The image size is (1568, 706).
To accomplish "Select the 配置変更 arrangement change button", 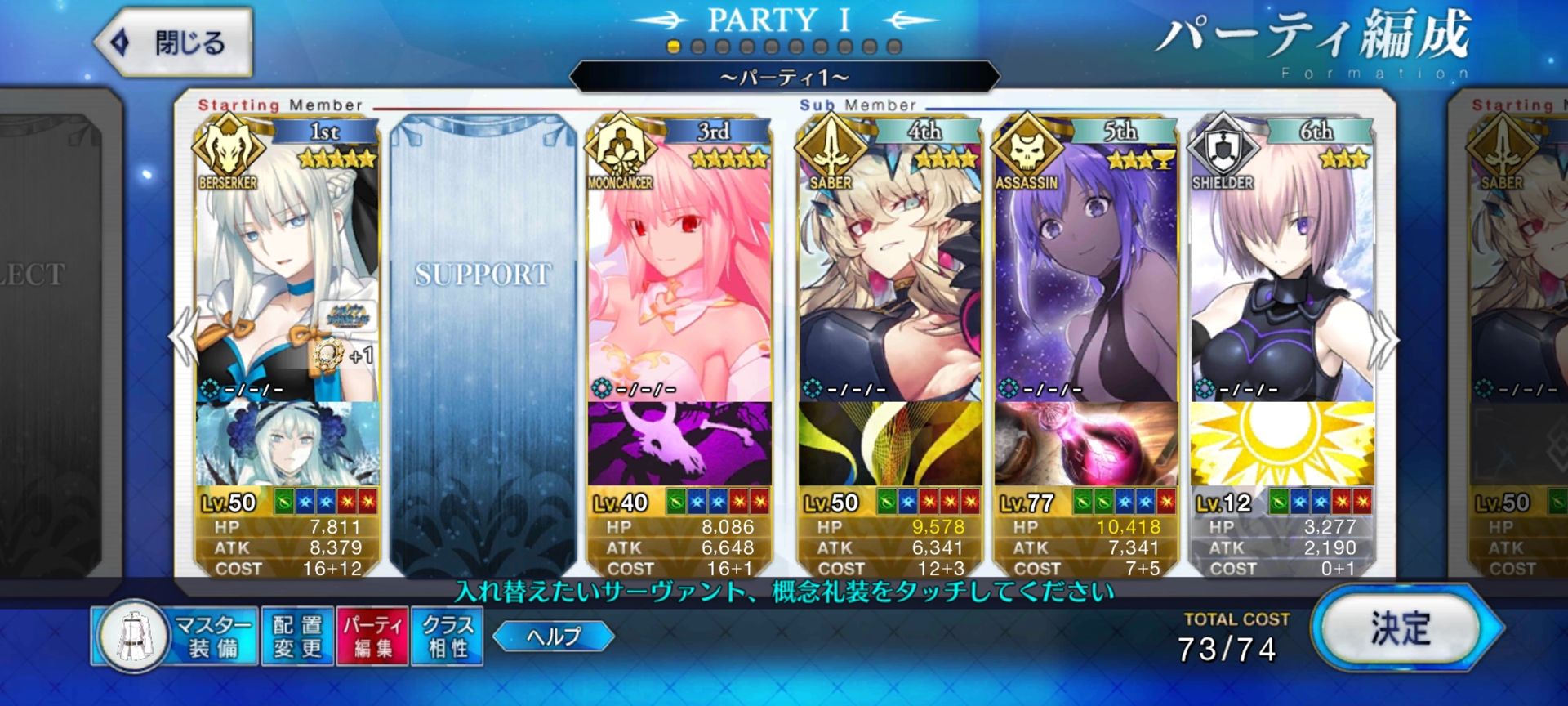I will click(297, 637).
